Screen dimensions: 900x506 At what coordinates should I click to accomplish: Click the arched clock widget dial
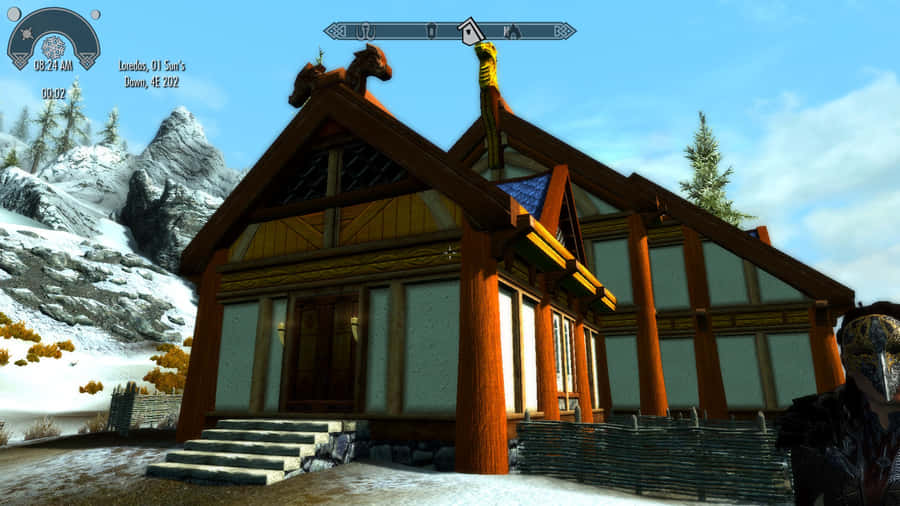tap(53, 24)
